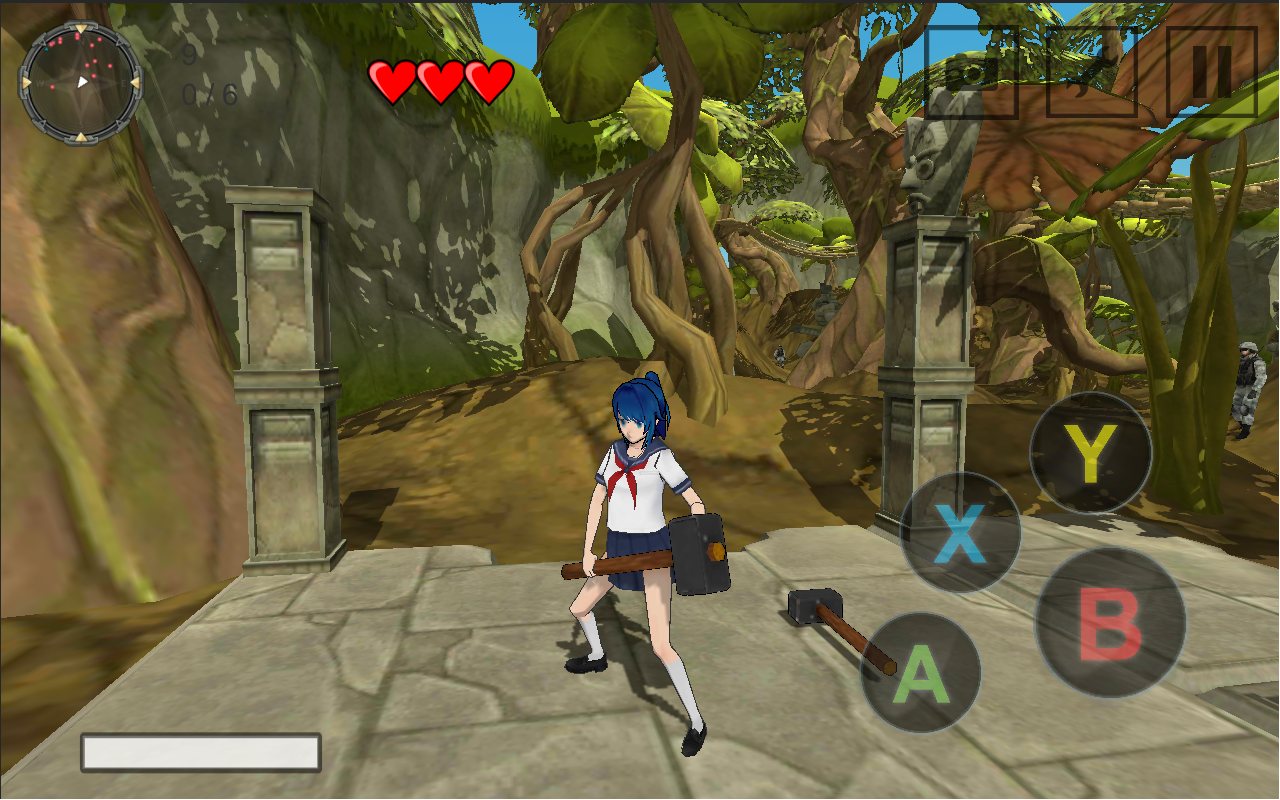Tap the east arrow of the compass ring
The image size is (1280, 800).
point(136,82)
